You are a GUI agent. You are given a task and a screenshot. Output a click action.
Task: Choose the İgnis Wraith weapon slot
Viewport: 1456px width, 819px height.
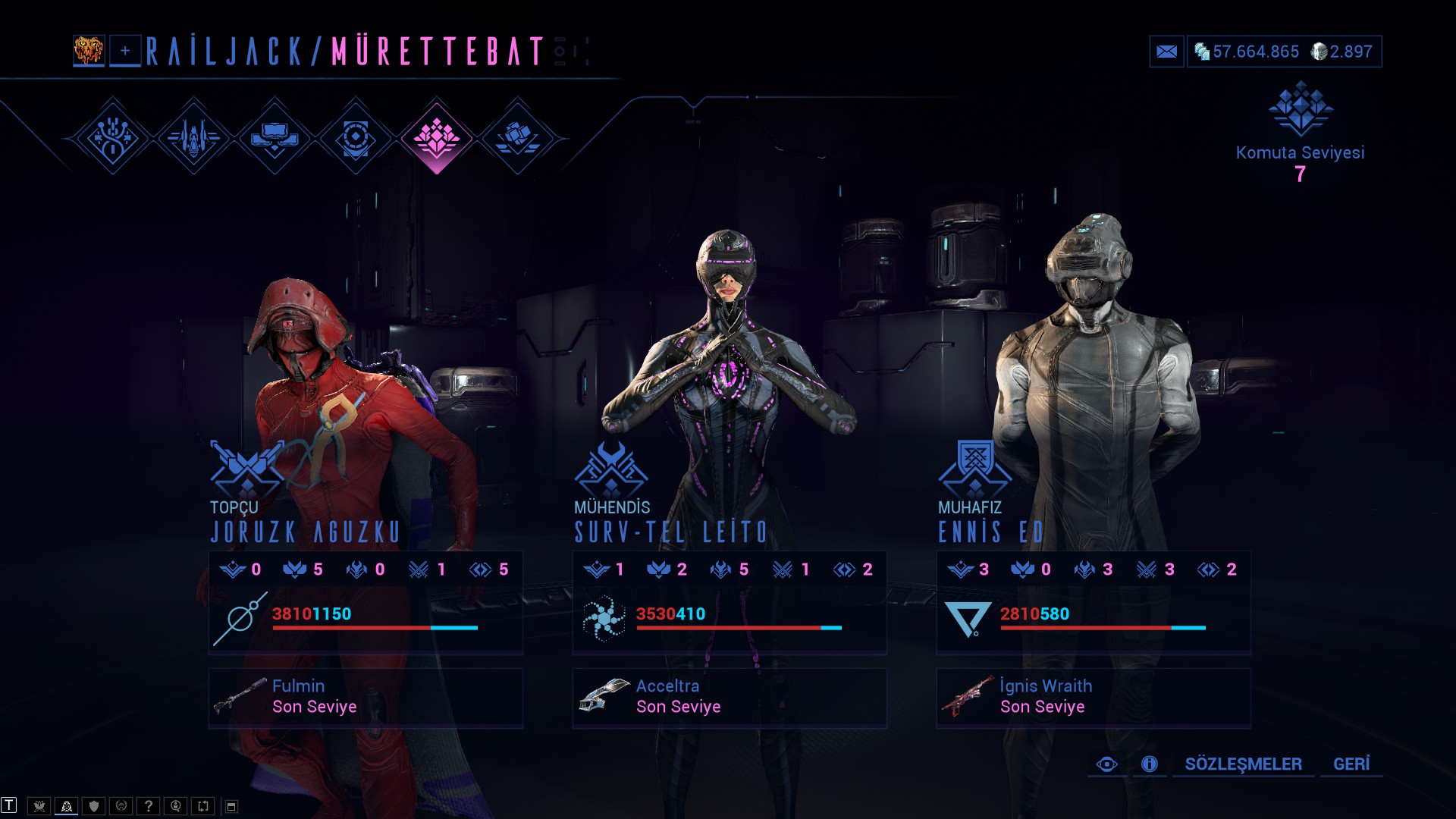1094,698
